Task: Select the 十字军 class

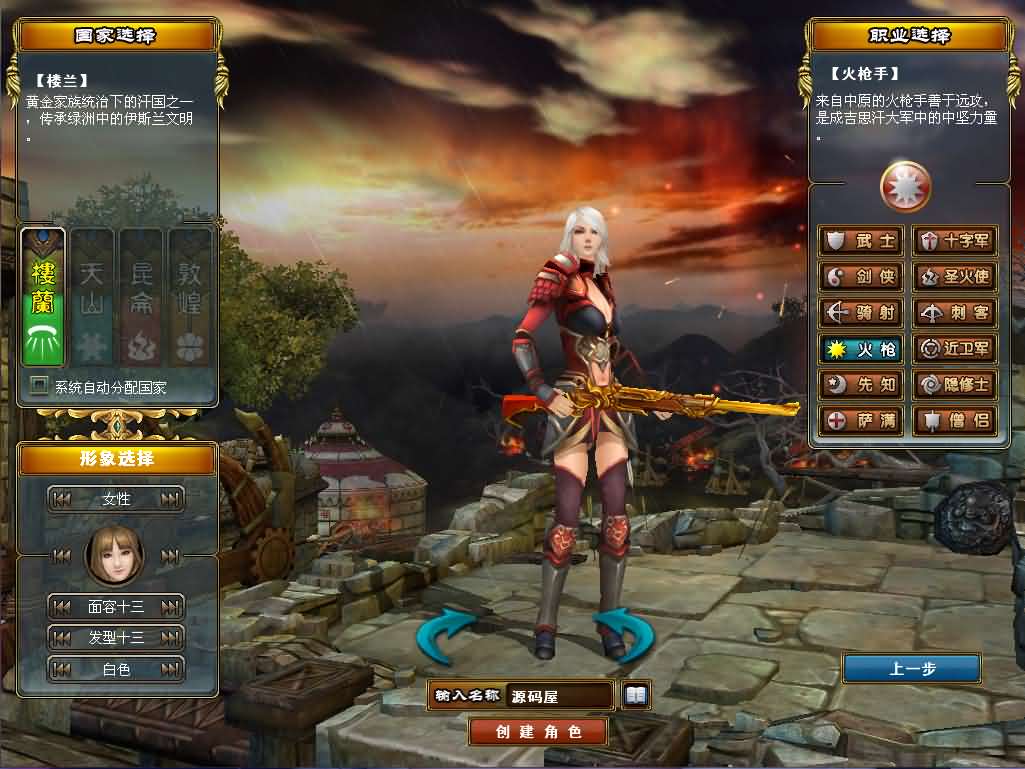Action: [x=955, y=241]
